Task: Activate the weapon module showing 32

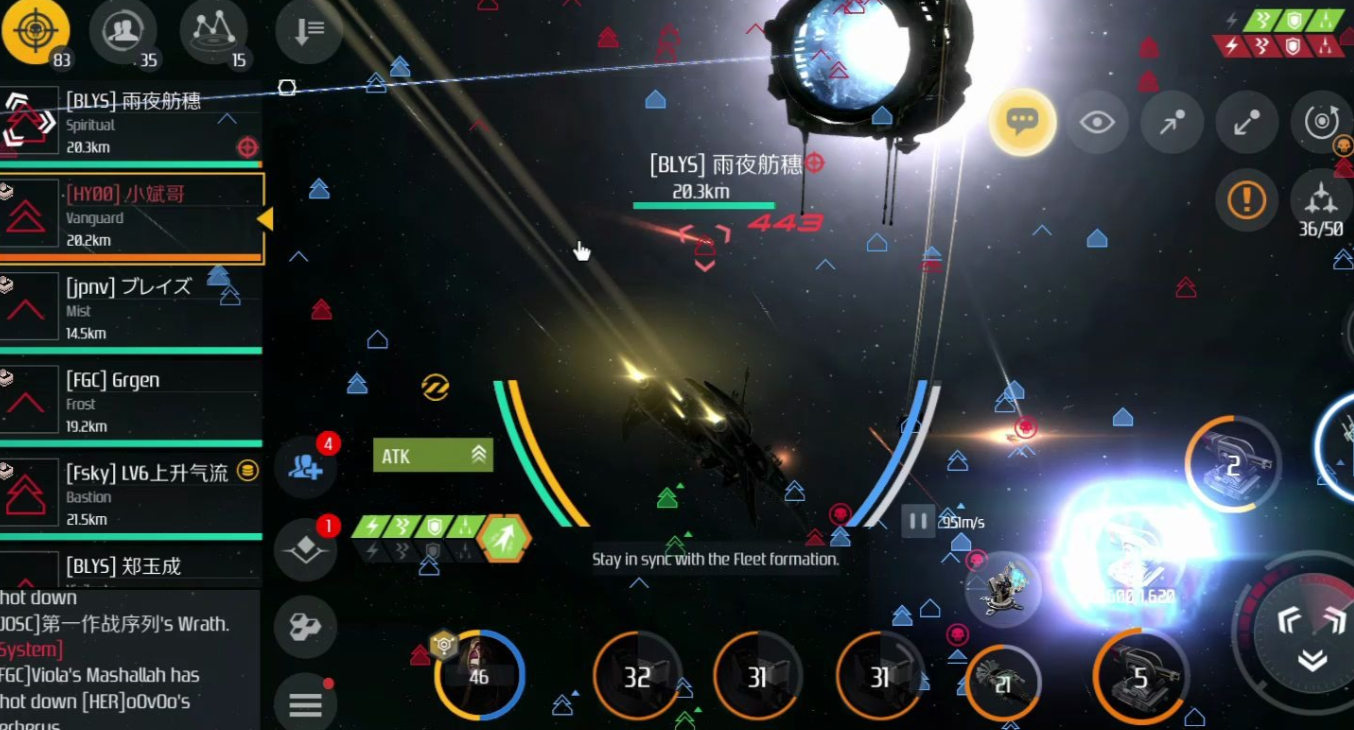Action: (x=637, y=677)
